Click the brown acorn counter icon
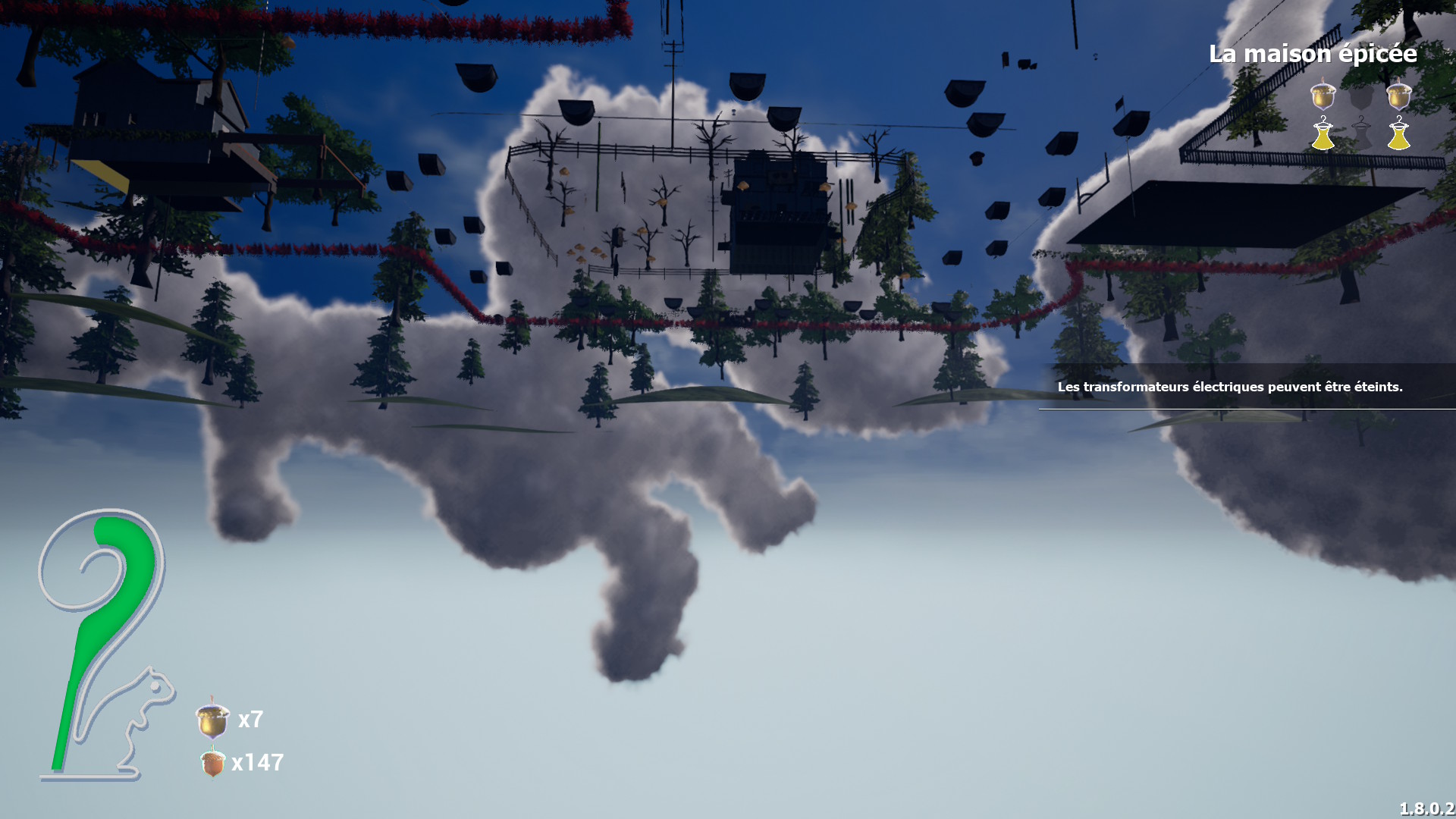 point(212,762)
